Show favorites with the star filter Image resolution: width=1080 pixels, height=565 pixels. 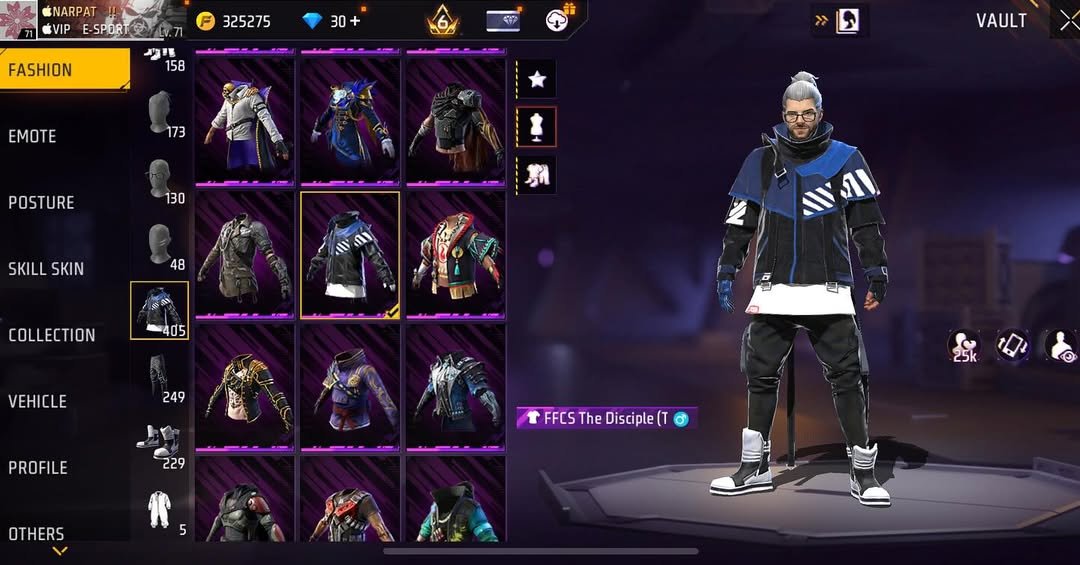point(536,79)
